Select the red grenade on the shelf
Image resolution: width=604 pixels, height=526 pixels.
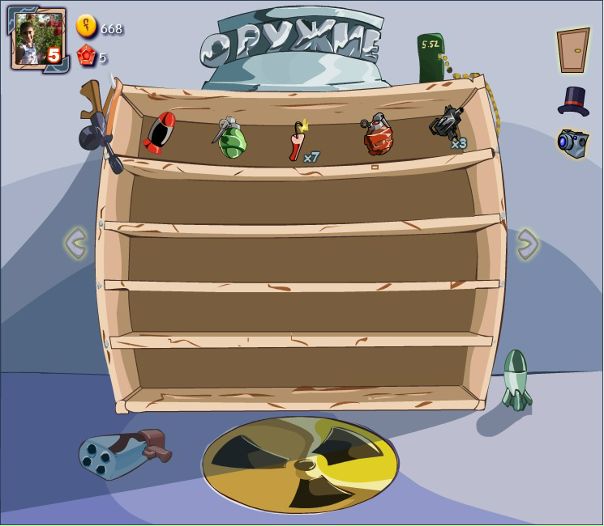point(377,135)
